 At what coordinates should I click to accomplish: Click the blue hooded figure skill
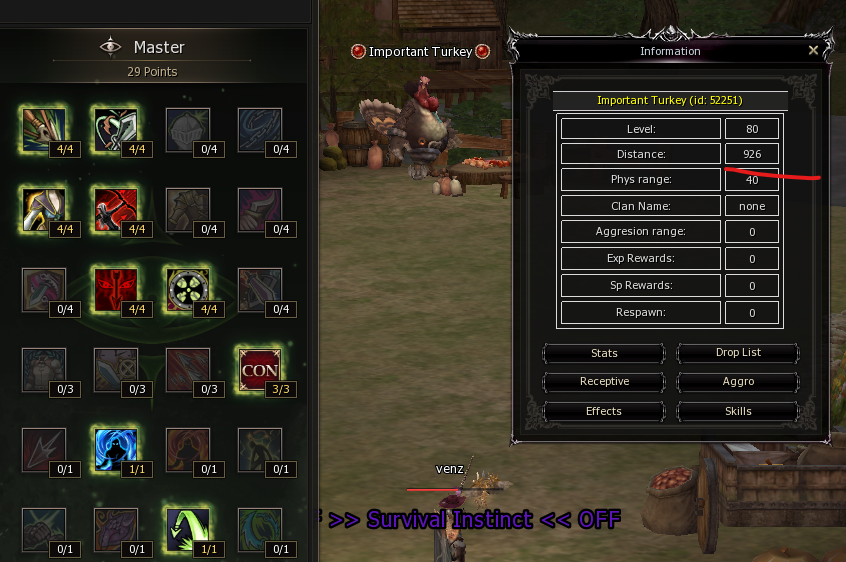point(114,449)
